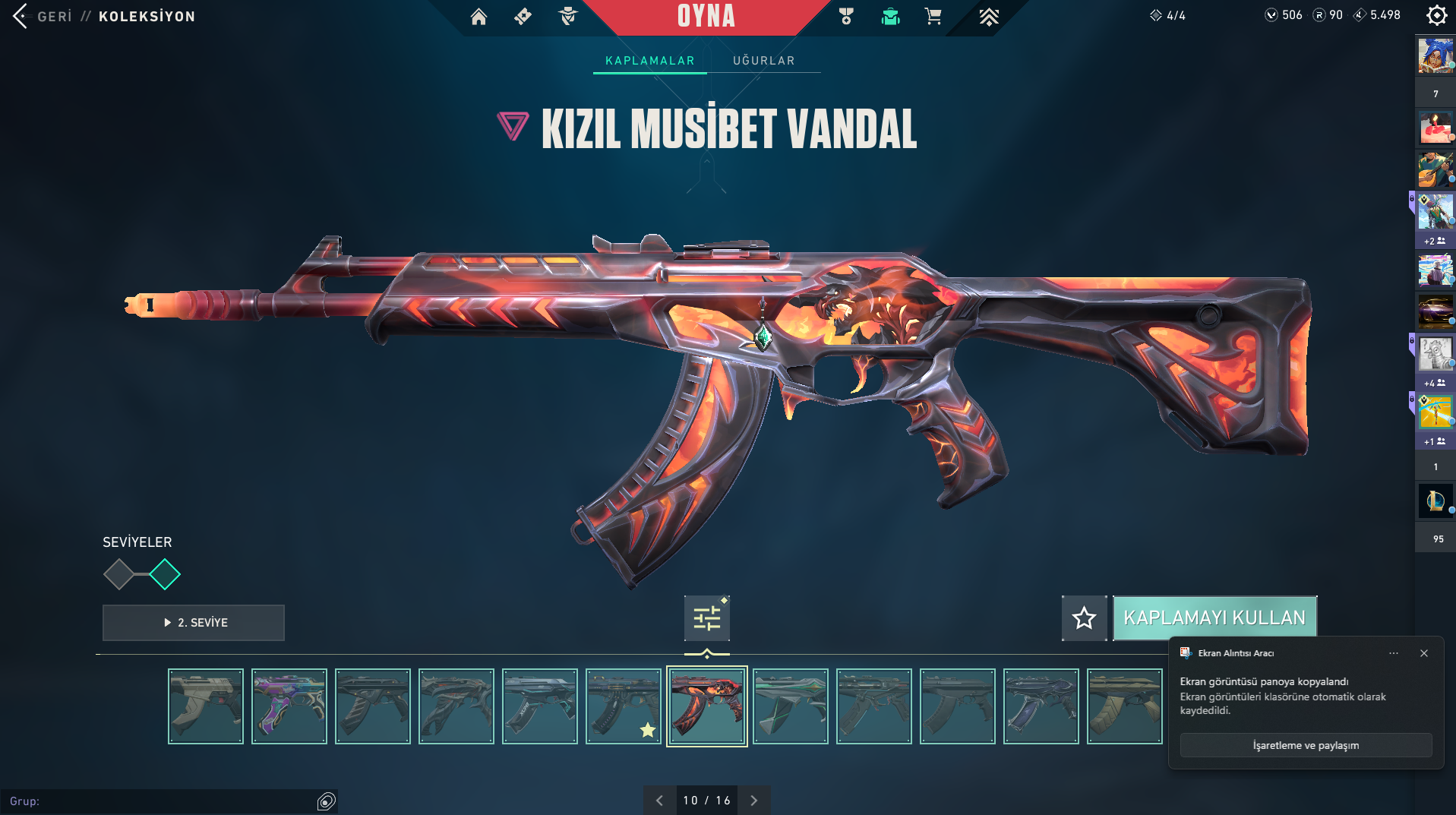
Task: Play the 2. SEVİYE preview
Action: click(x=194, y=623)
